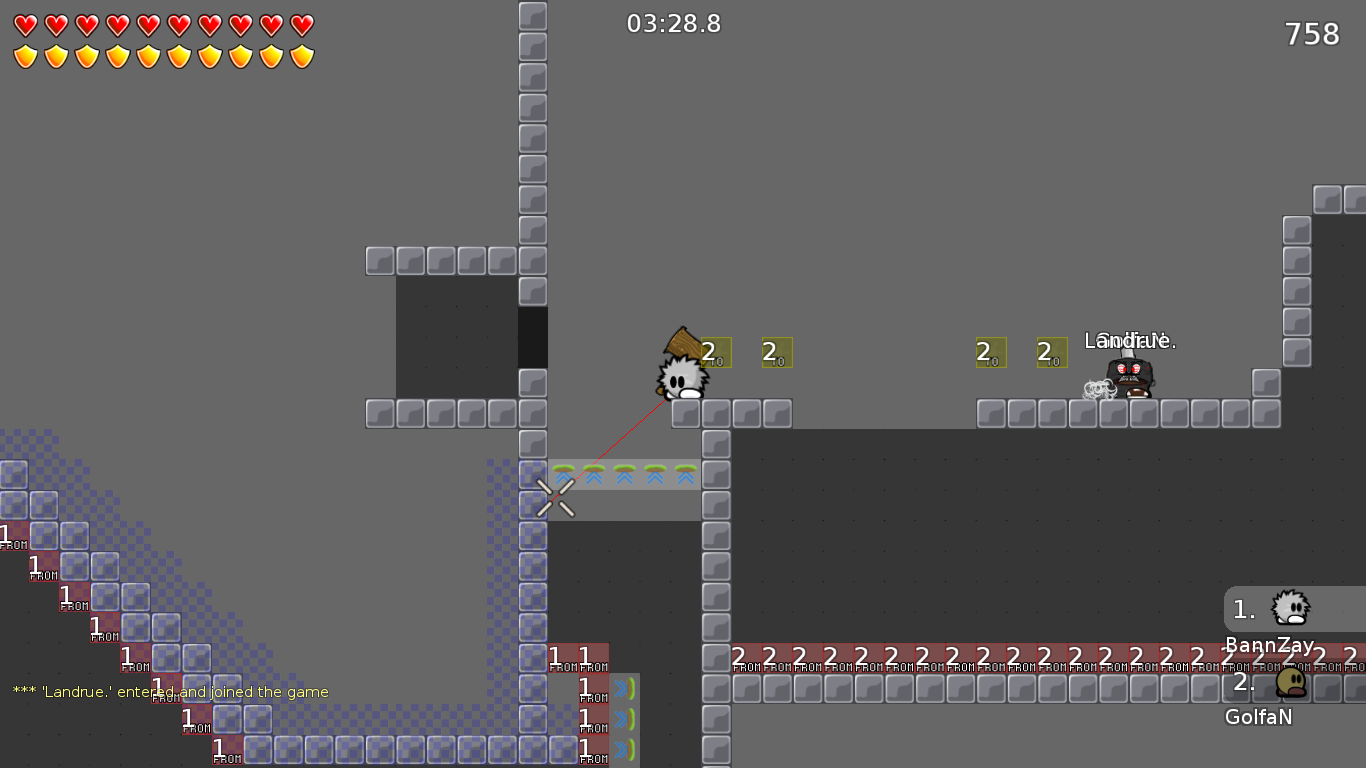Click a blue speed-up arrow tile

625,477
